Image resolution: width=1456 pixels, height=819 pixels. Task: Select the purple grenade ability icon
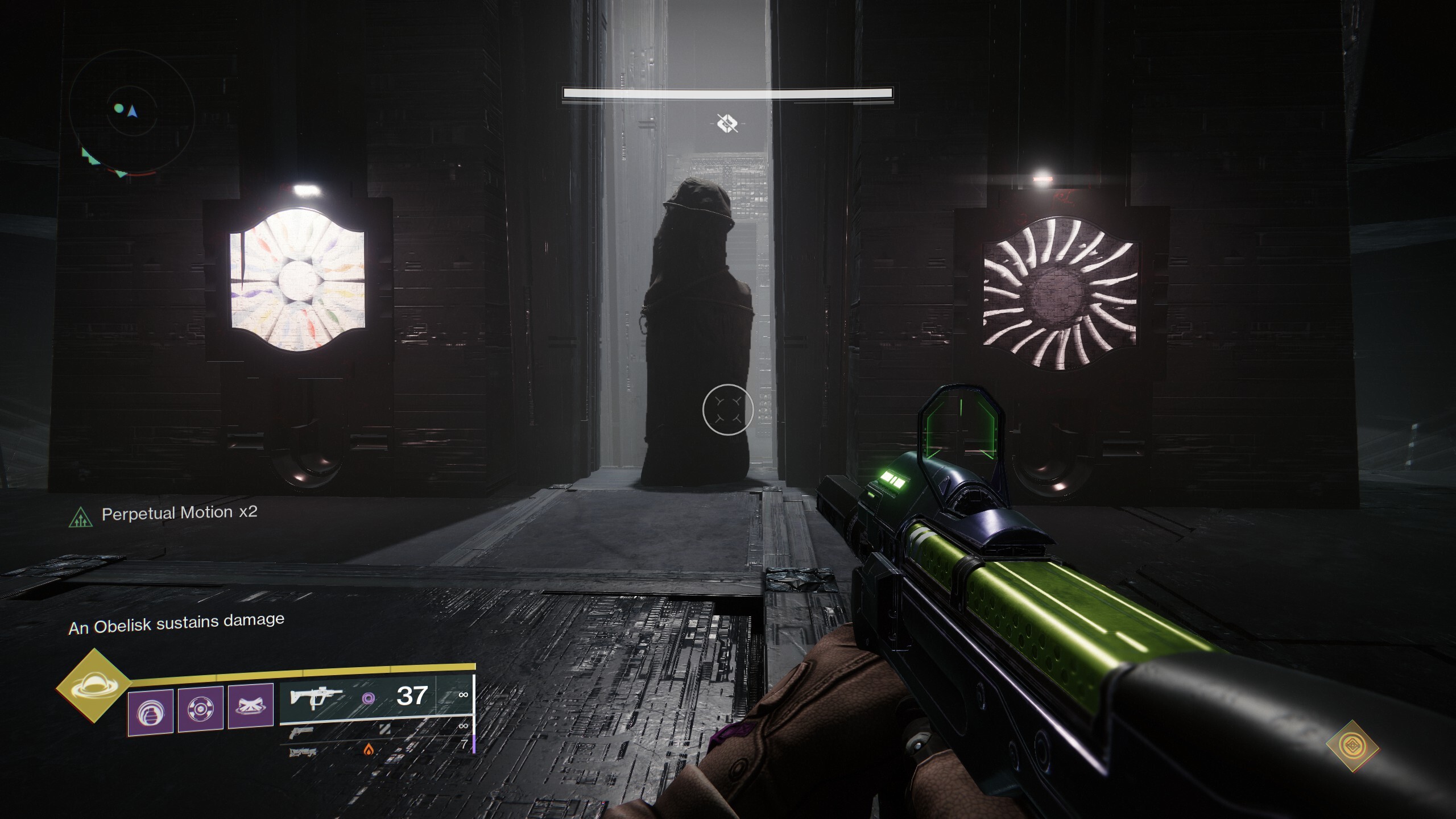pos(151,712)
